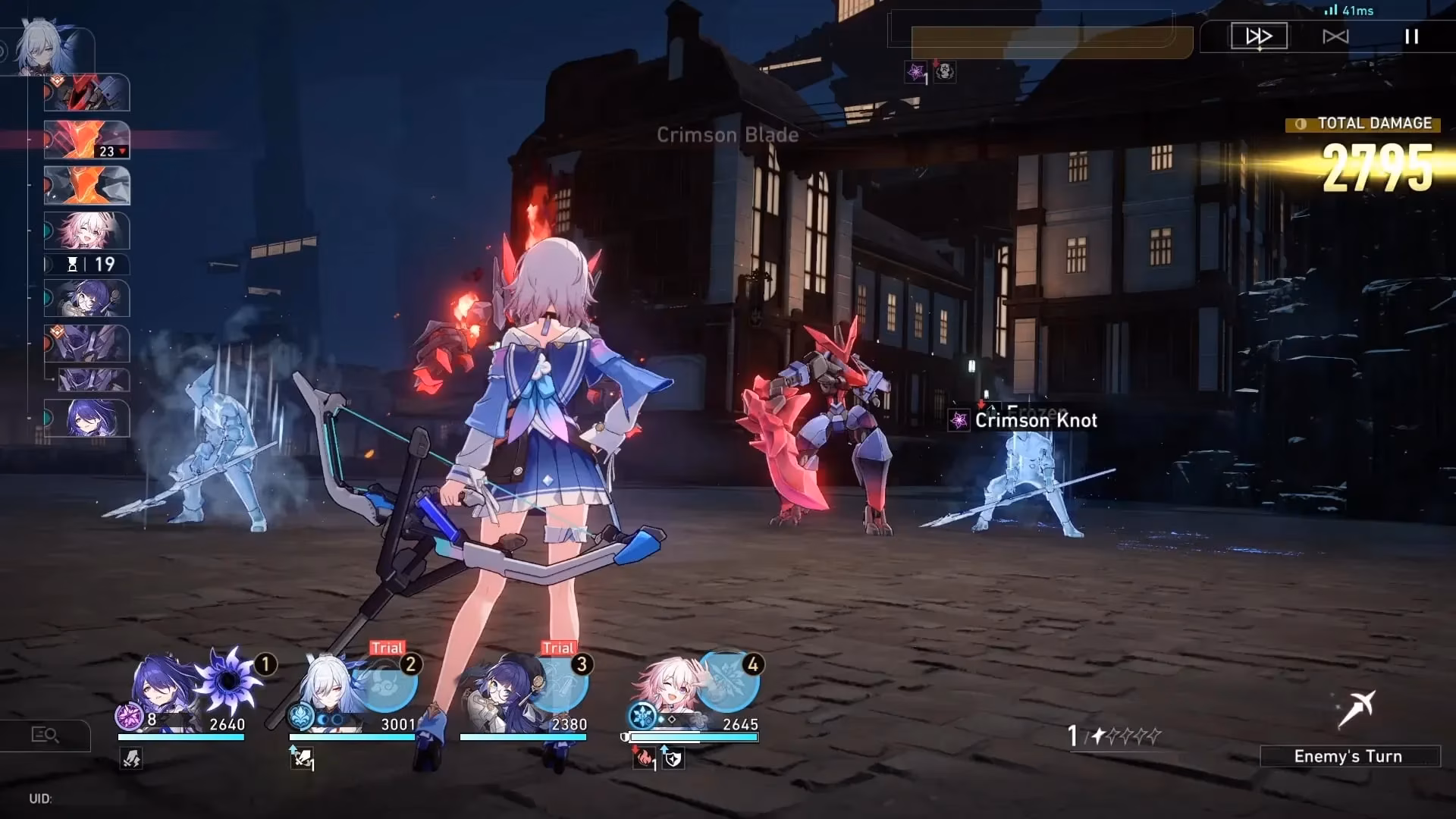Click March 7th's portrait in turn order
This screenshot has height=819, width=1456.
click(x=86, y=231)
